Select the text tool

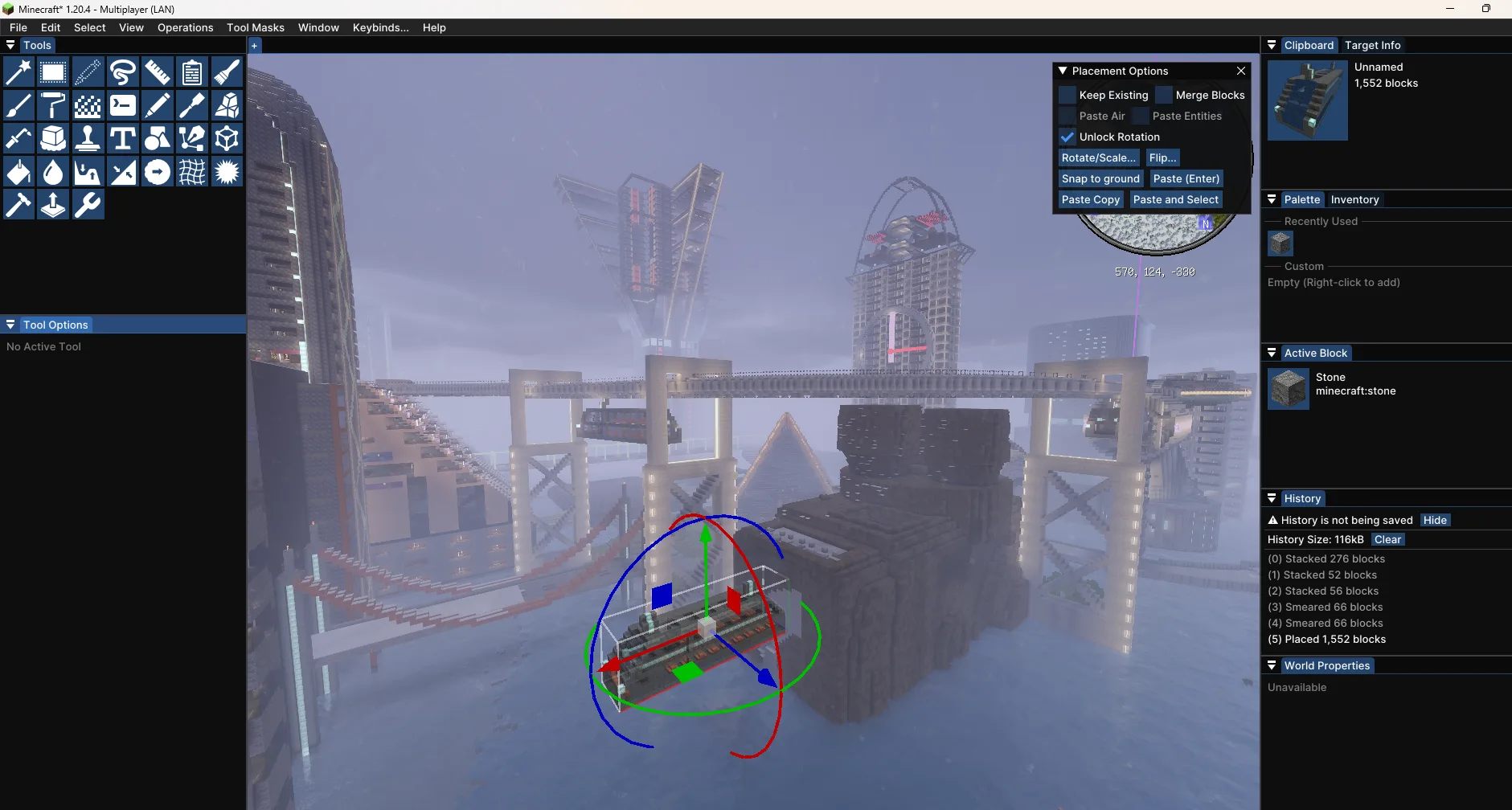tap(122, 138)
